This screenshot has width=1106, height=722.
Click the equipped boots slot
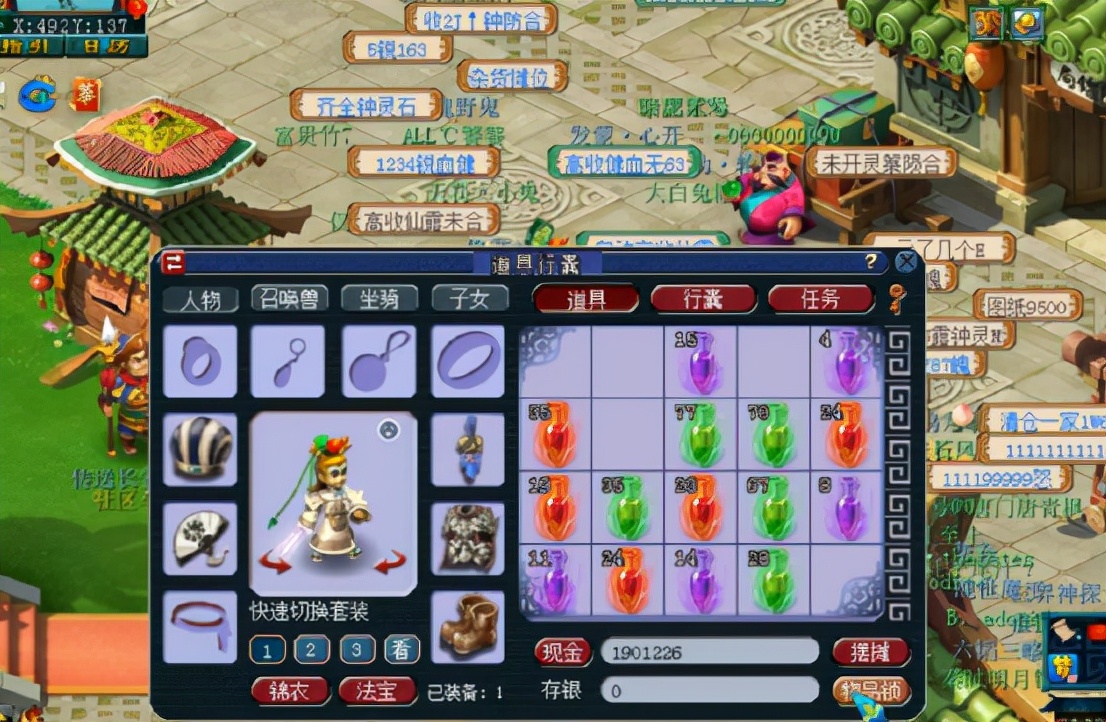(x=468, y=626)
